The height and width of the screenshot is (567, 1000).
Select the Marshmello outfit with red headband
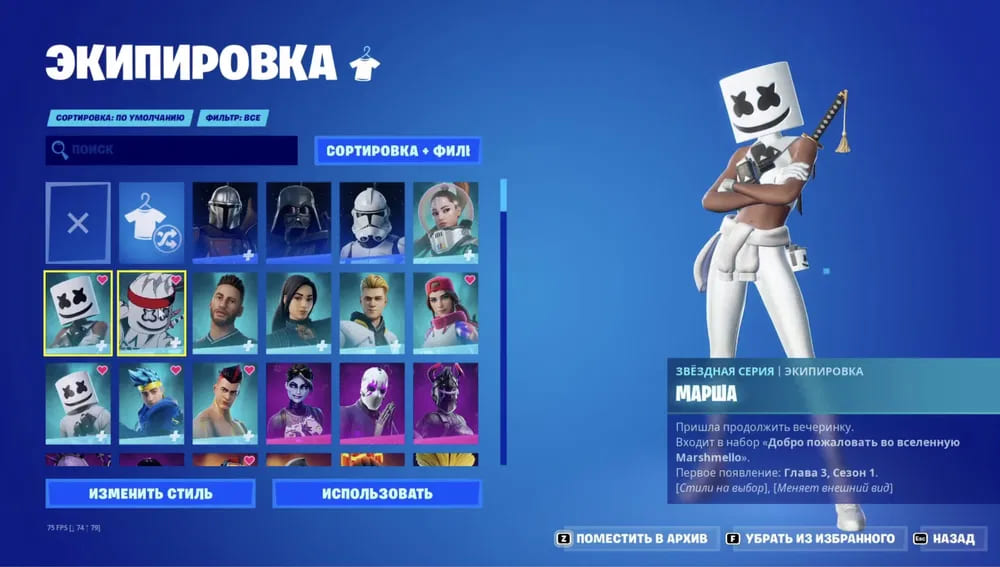tap(151, 313)
